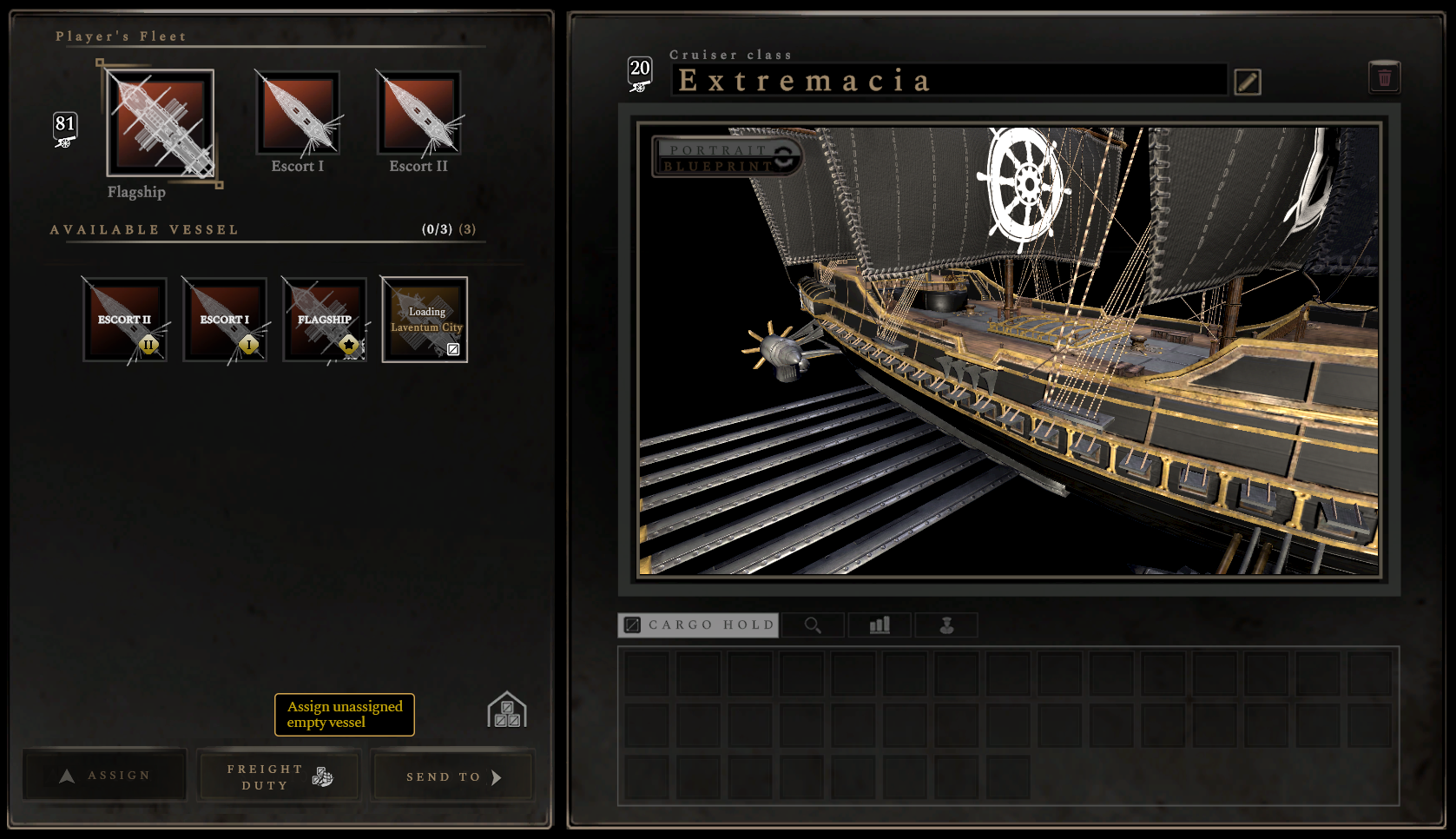Click the Assign button
Screen dimensions: 1456x839
click(x=105, y=775)
